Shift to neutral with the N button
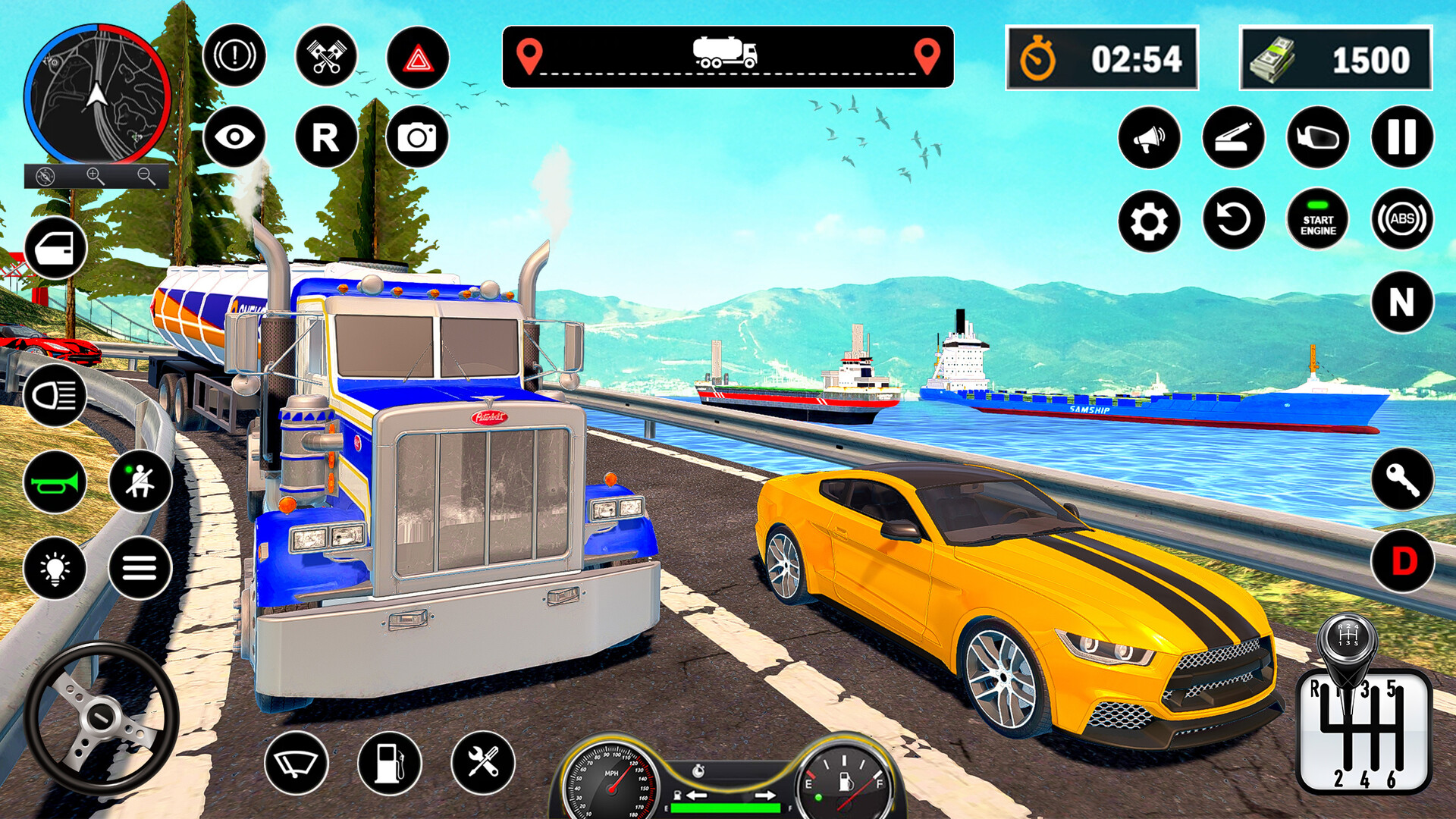The height and width of the screenshot is (819, 1456). click(x=1402, y=303)
